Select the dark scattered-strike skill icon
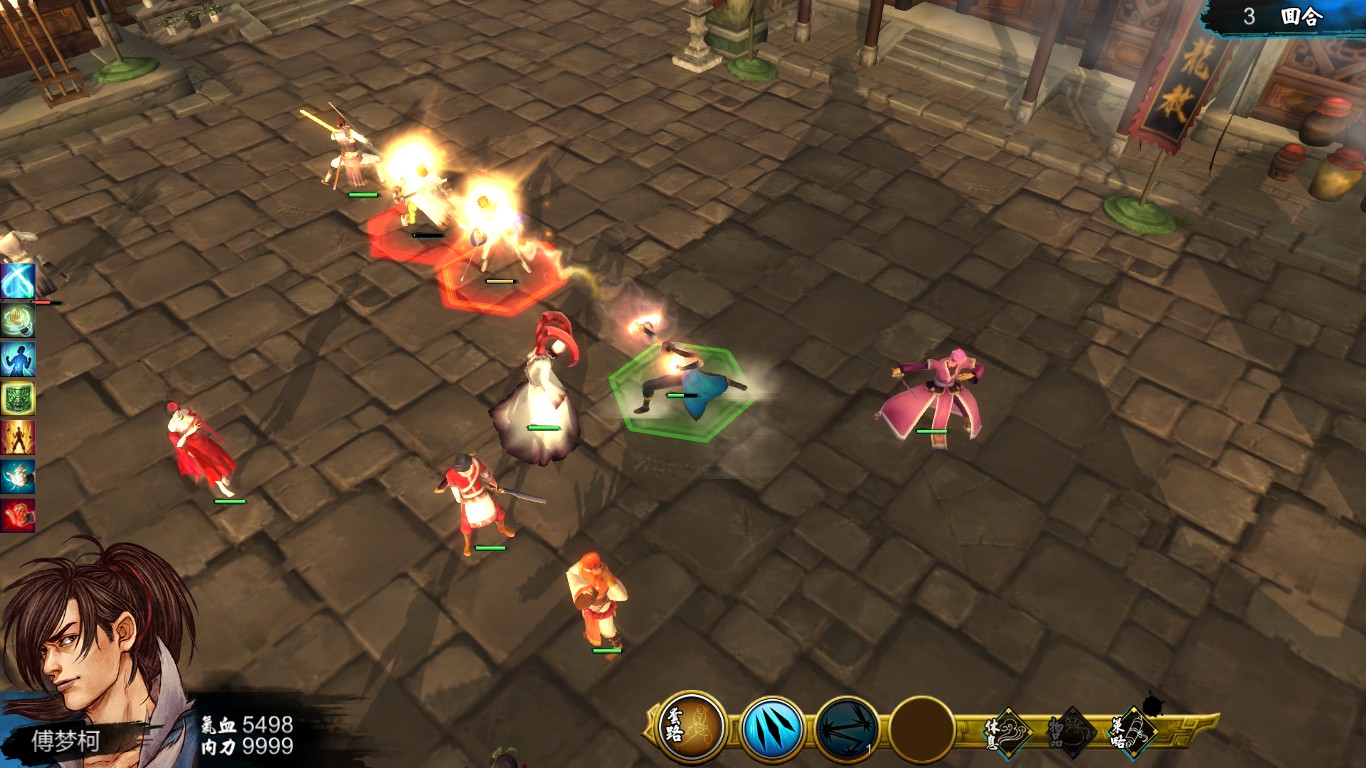This screenshot has height=768, width=1366. point(847,729)
